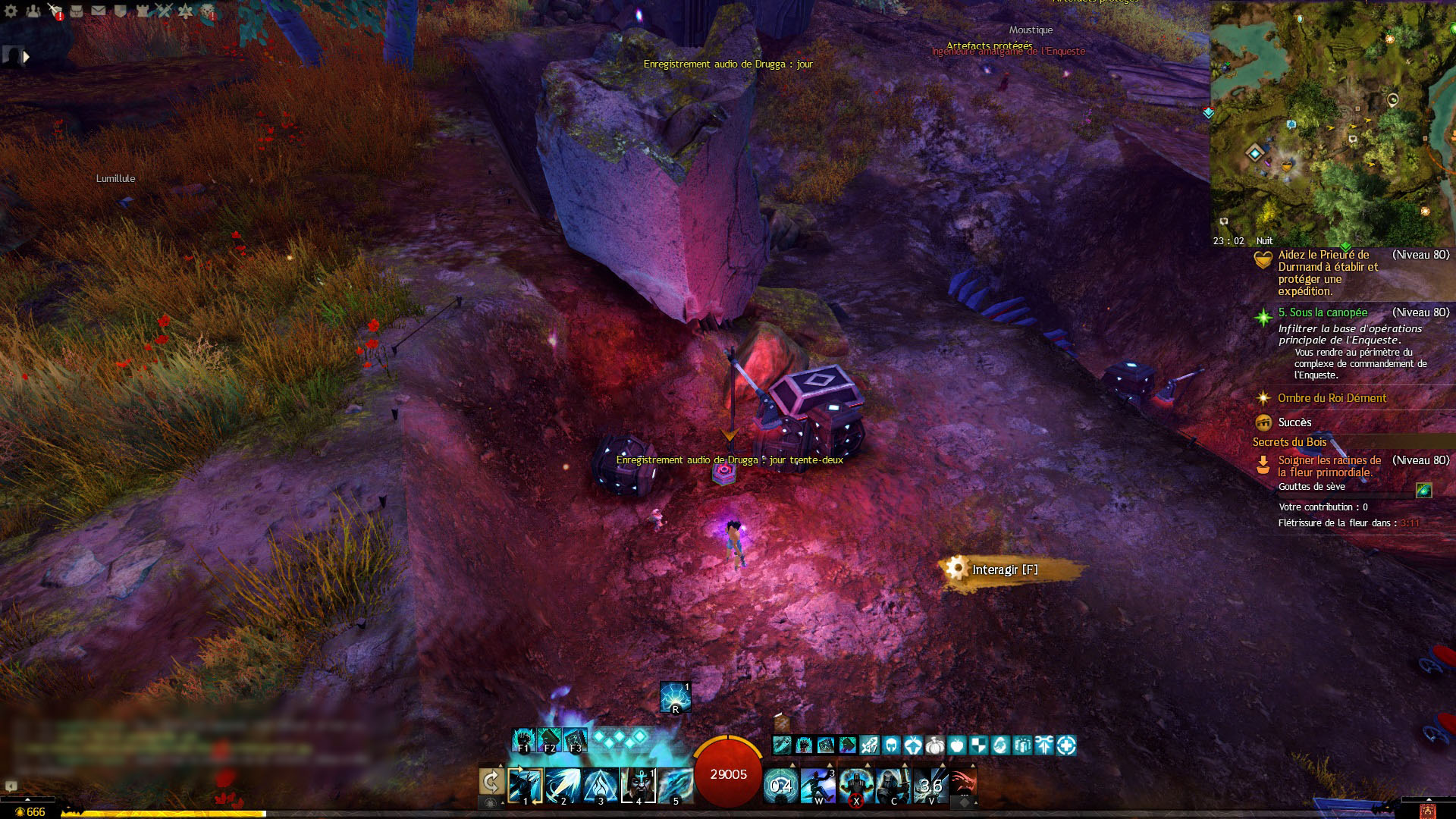The height and width of the screenshot is (819, 1456).
Task: Open the mail envelope icon
Action: [x=99, y=11]
